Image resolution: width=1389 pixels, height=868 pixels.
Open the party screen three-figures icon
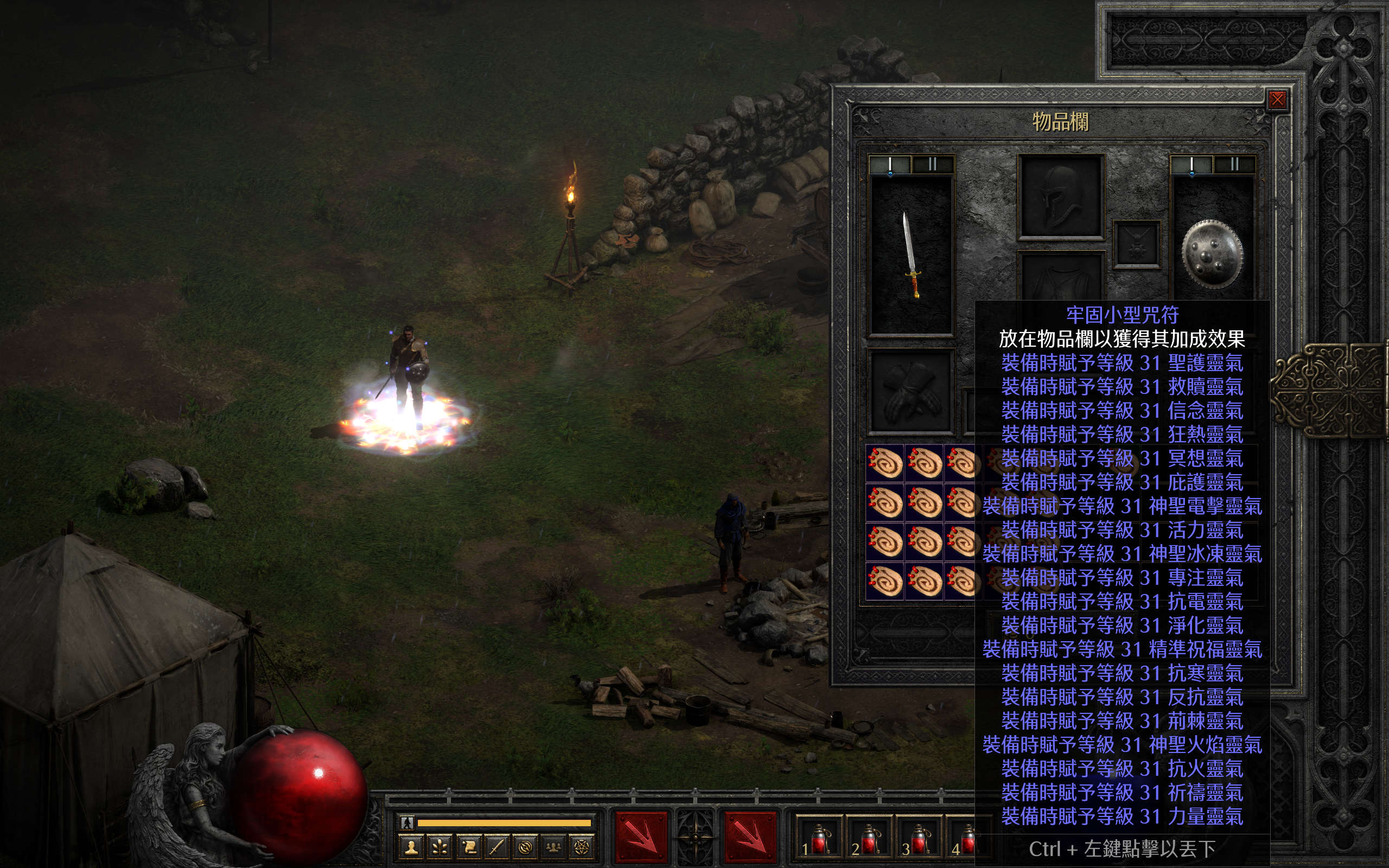(x=553, y=847)
